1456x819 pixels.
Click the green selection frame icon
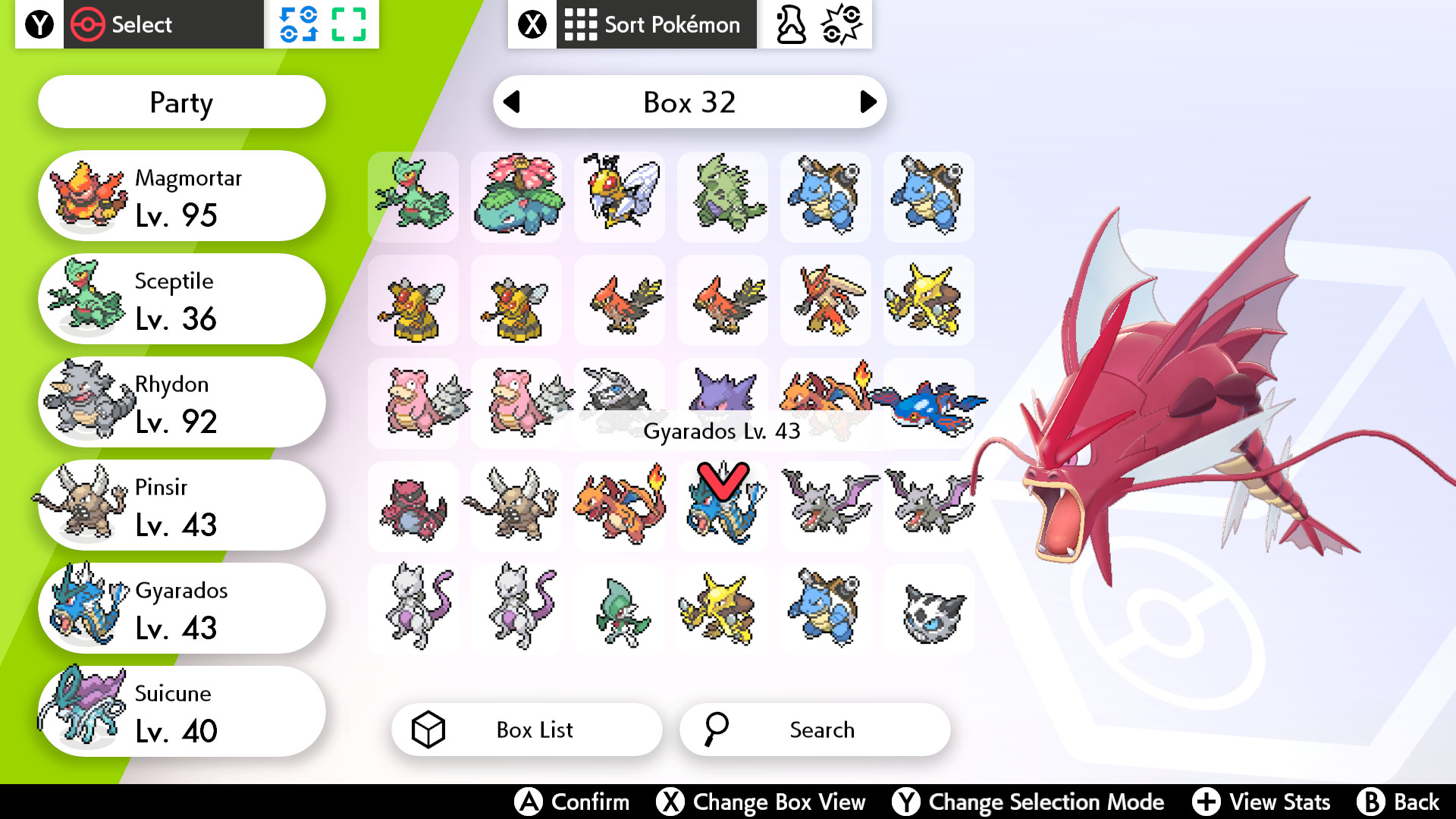(350, 24)
